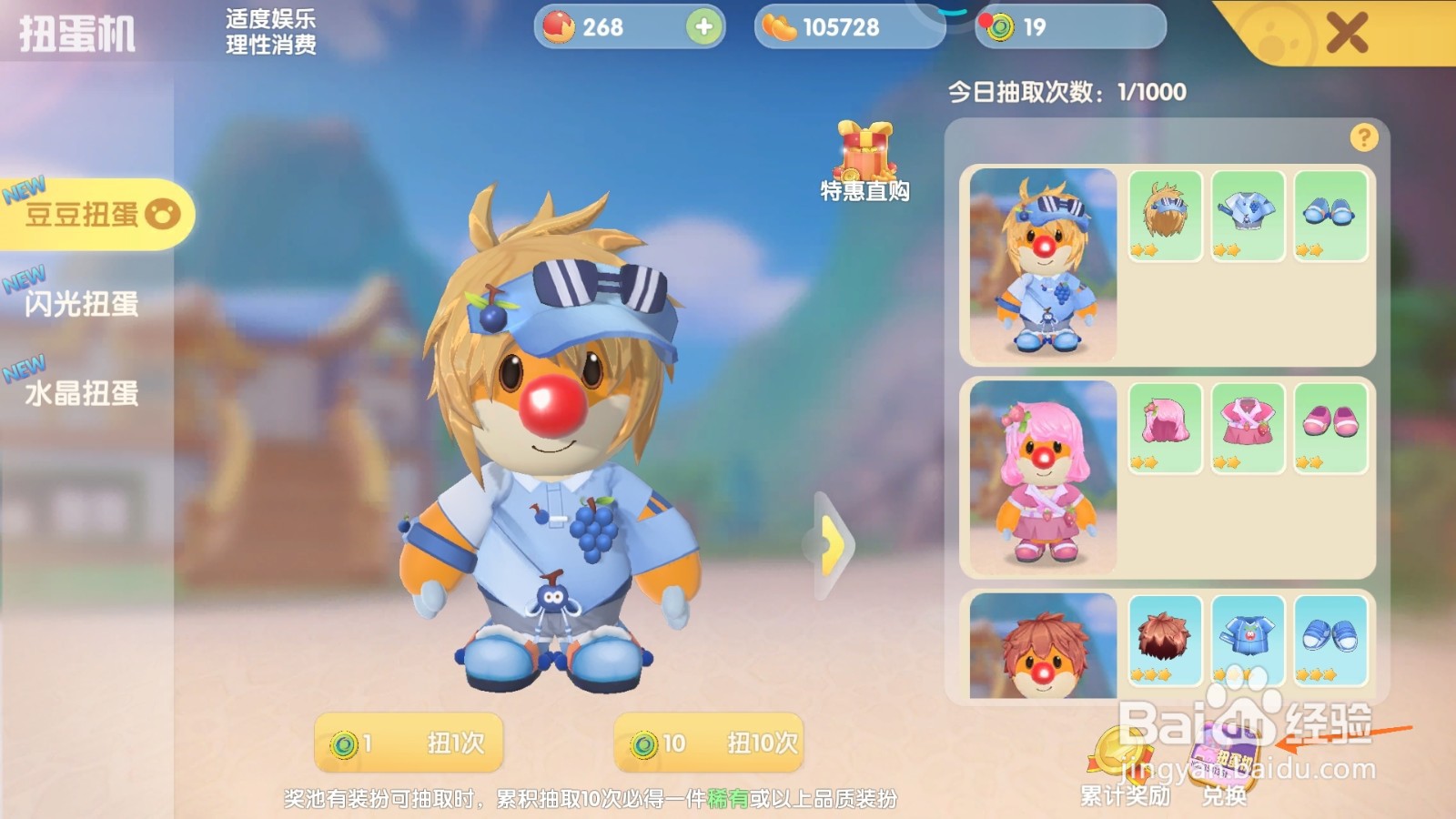Switch to the 水晶扭蛋 tab

(x=80, y=393)
